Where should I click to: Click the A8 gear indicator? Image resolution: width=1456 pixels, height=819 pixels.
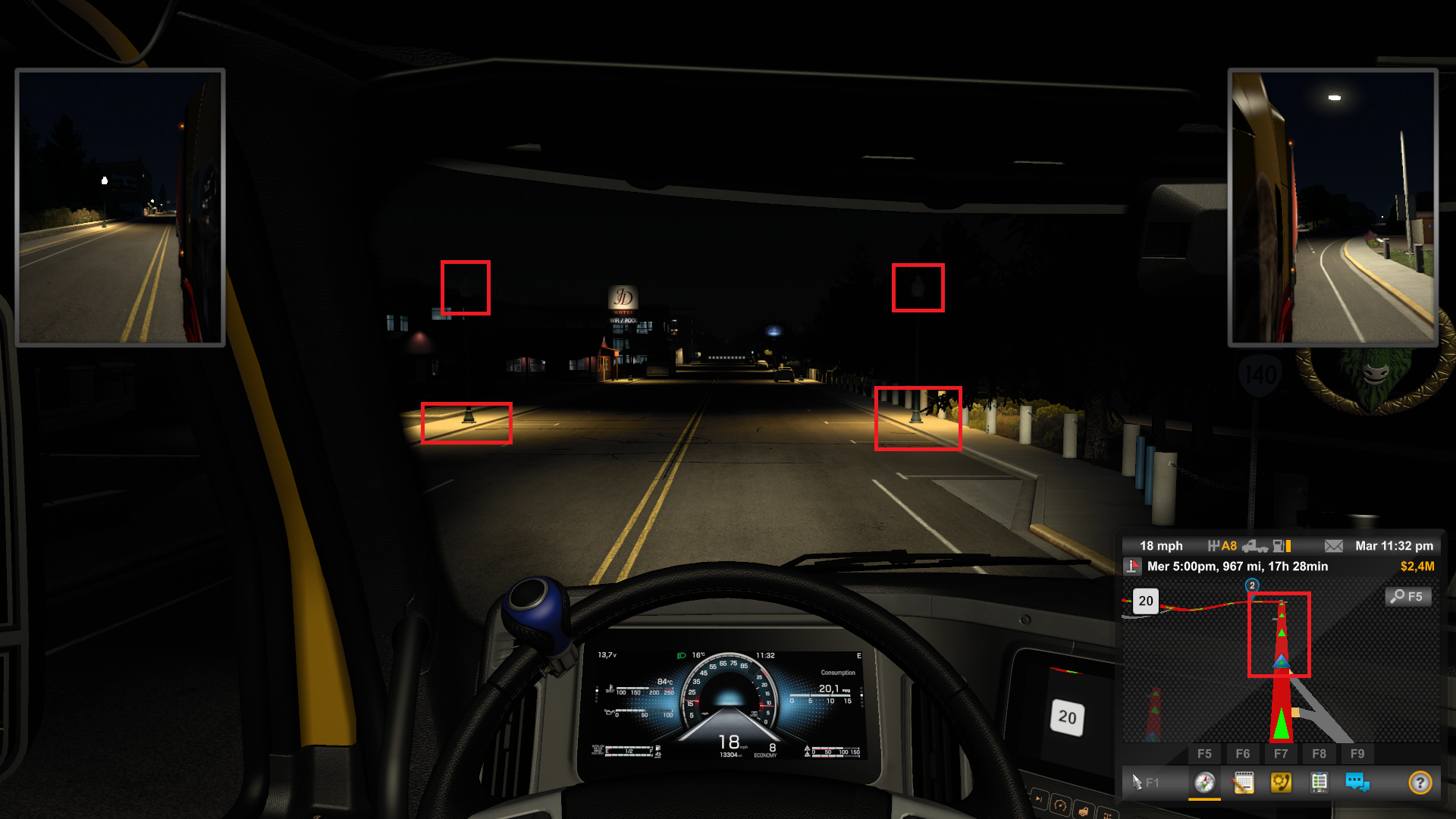[x=1230, y=545]
